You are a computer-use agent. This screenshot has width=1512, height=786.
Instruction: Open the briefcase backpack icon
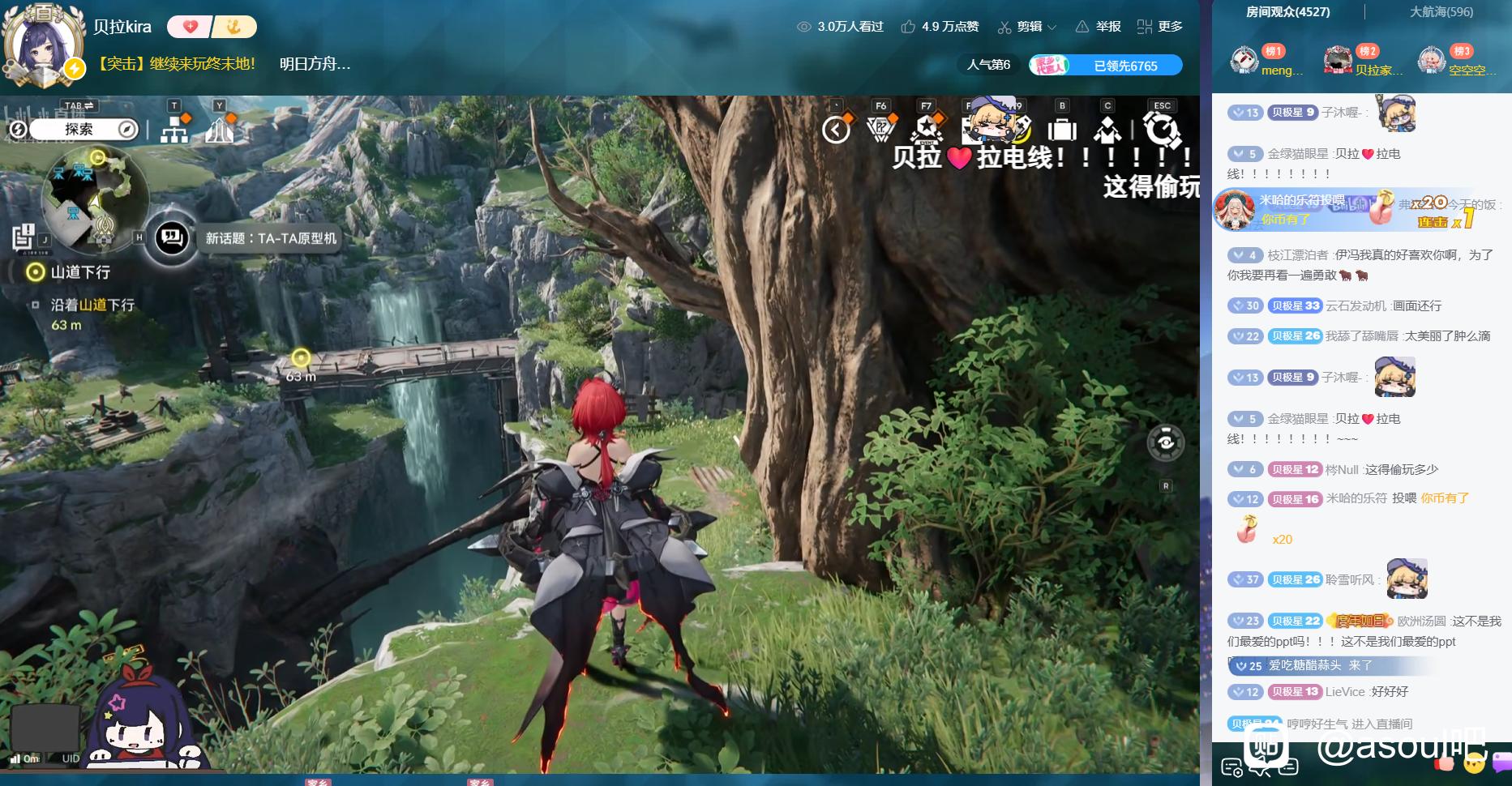[x=1061, y=130]
